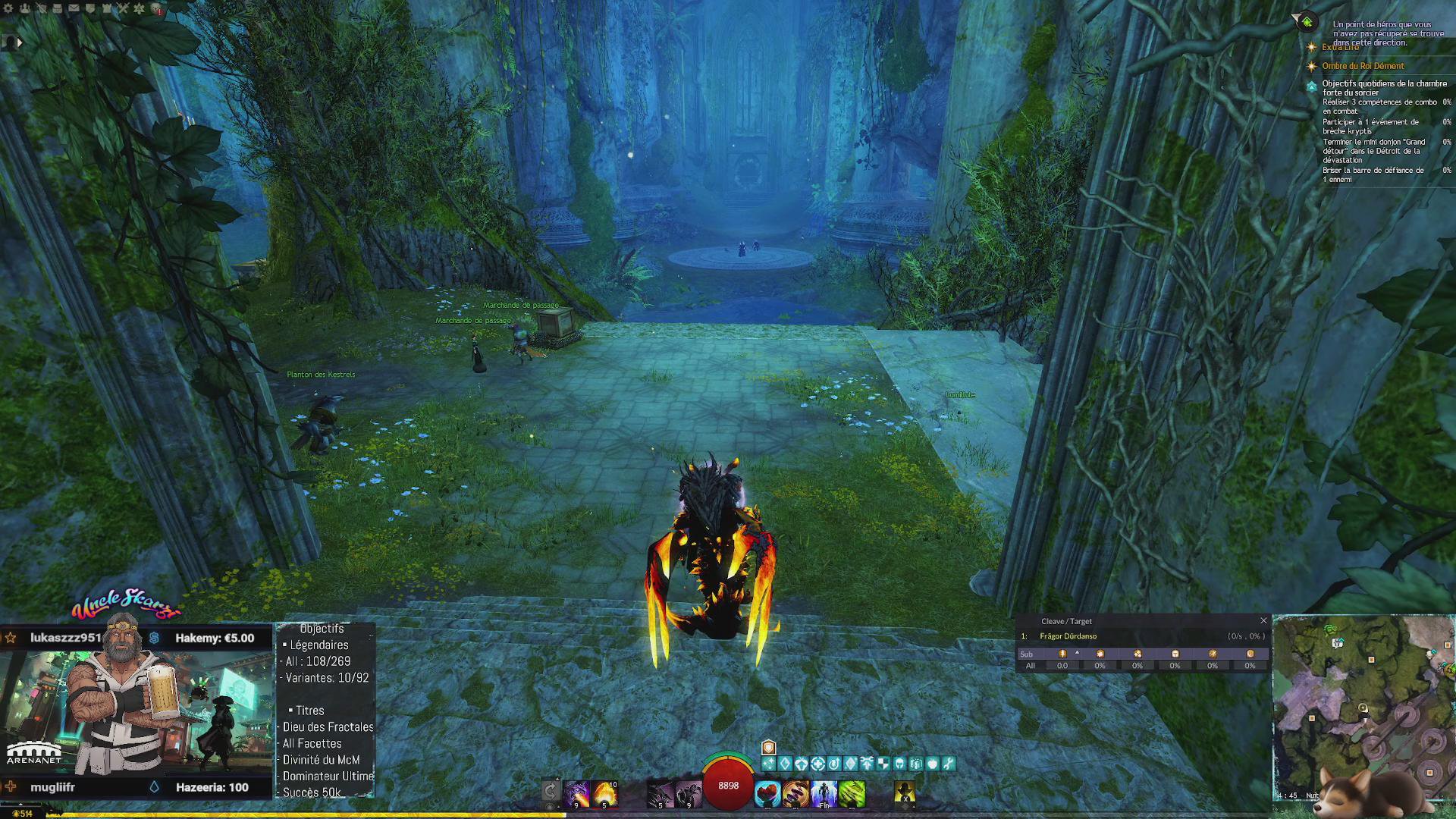
Task: Open the mail envelope icon
Action: [74, 8]
